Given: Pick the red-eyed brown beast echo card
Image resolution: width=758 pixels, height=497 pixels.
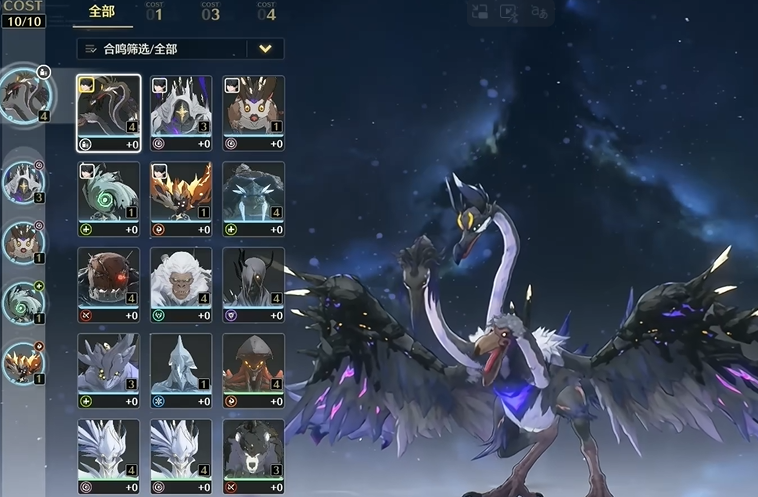Looking at the screenshot, I should [109, 279].
